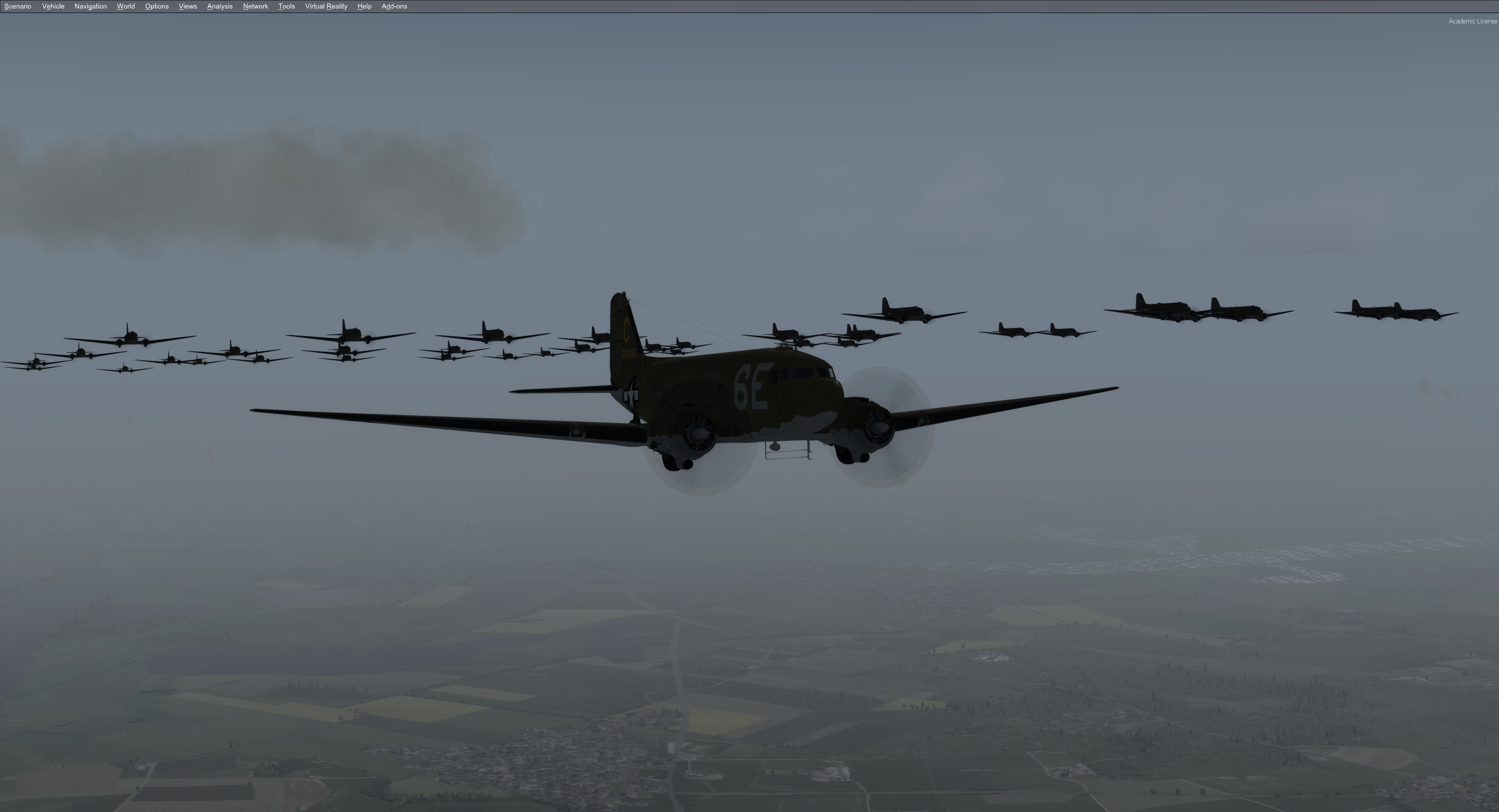The width and height of the screenshot is (1499, 812).
Task: Click the Navigation menu
Action: coord(90,6)
